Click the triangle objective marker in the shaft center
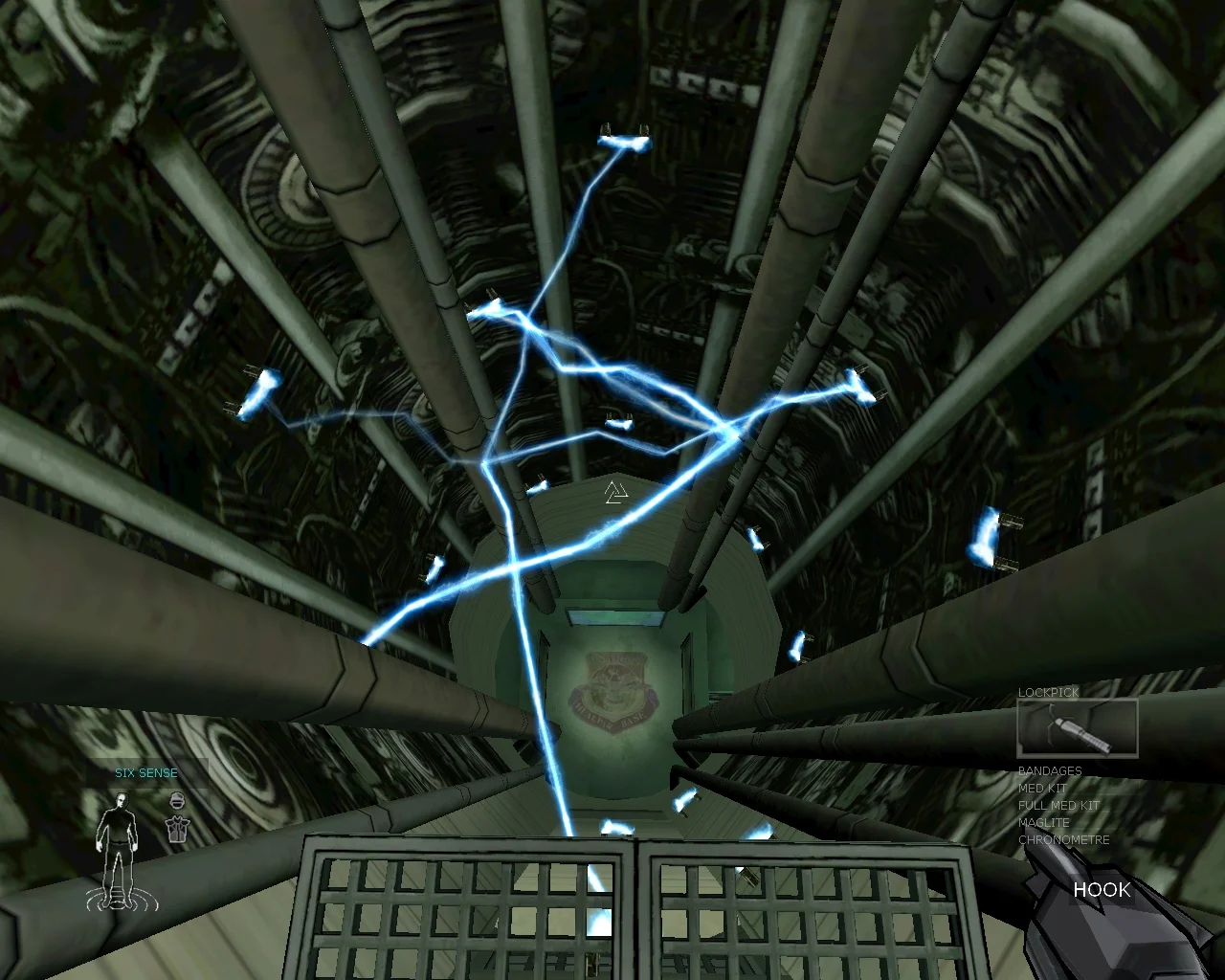1225x980 pixels. (x=616, y=492)
